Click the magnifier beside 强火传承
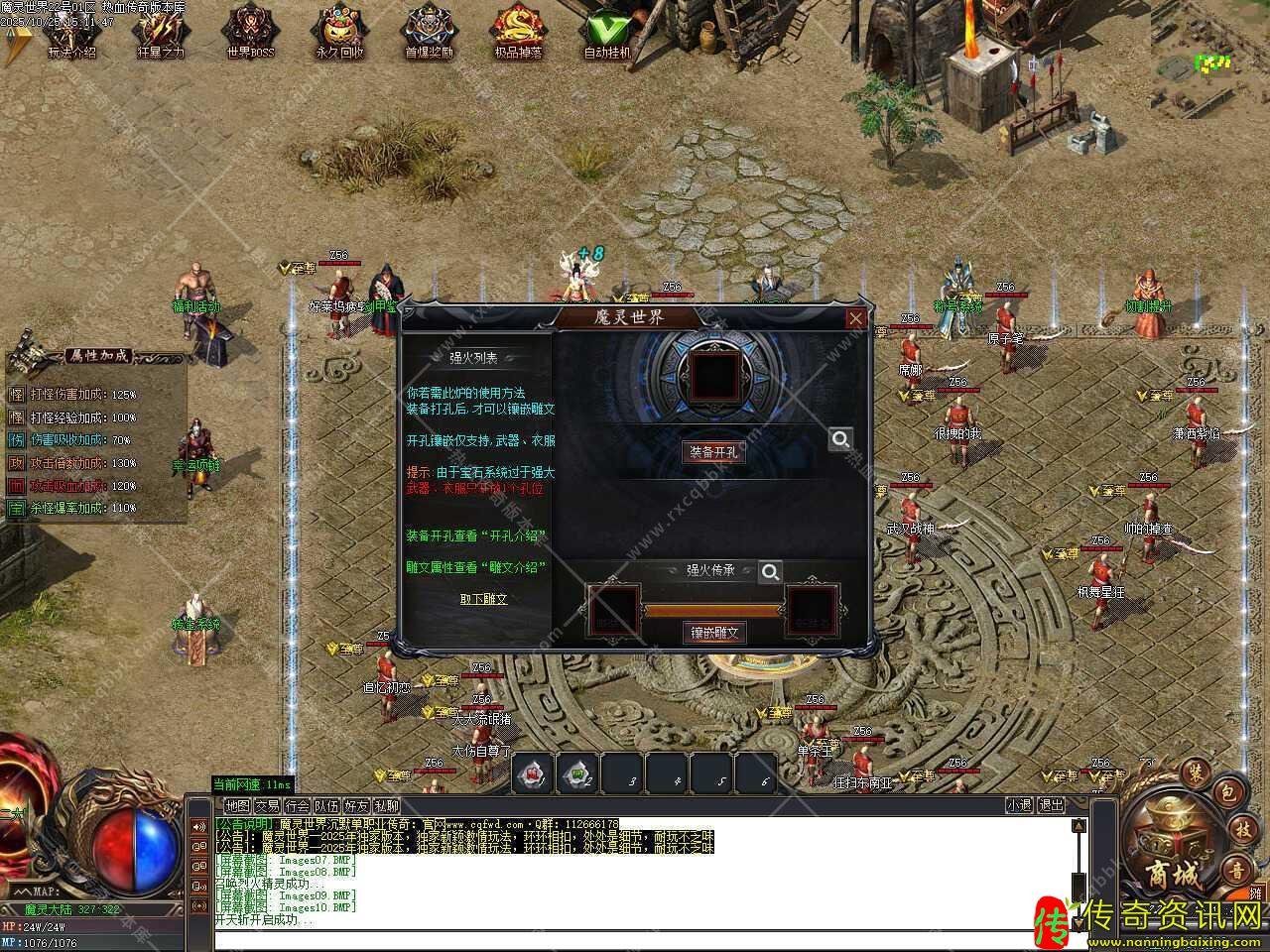 (769, 571)
